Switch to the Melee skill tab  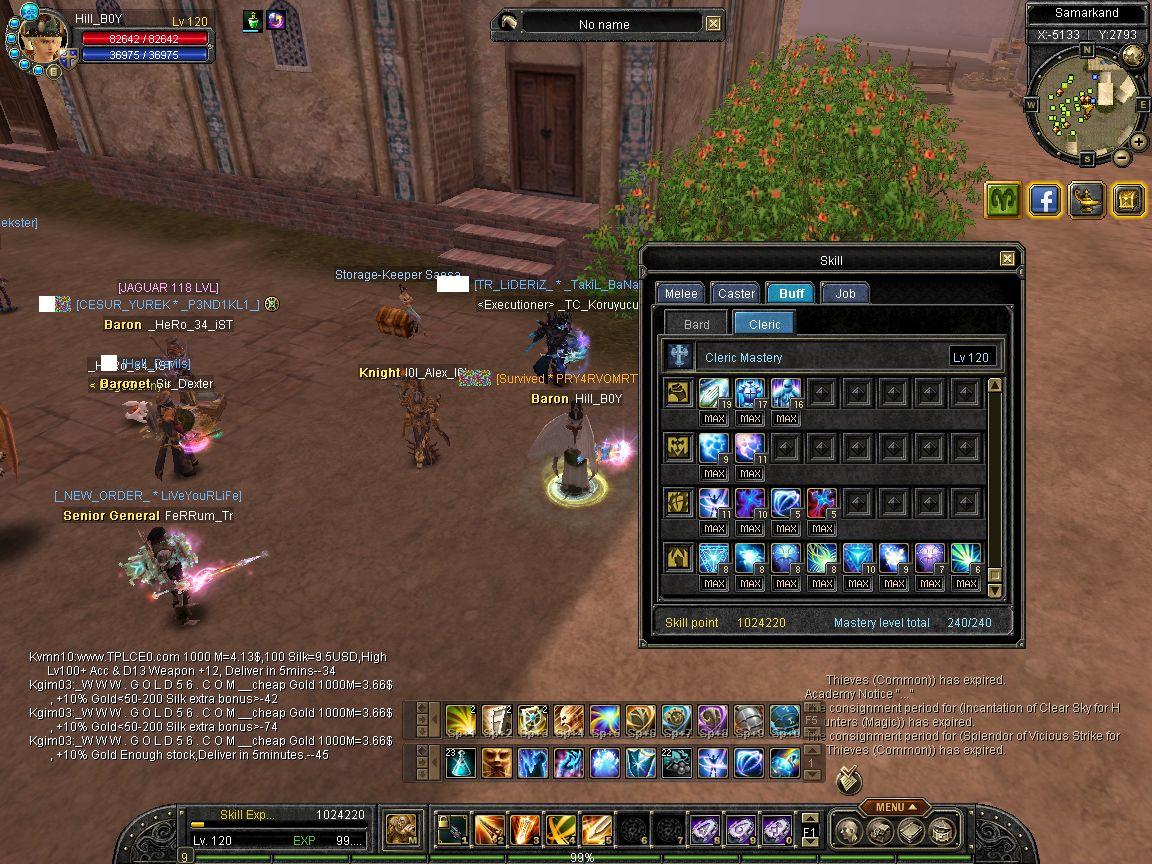[x=681, y=293]
